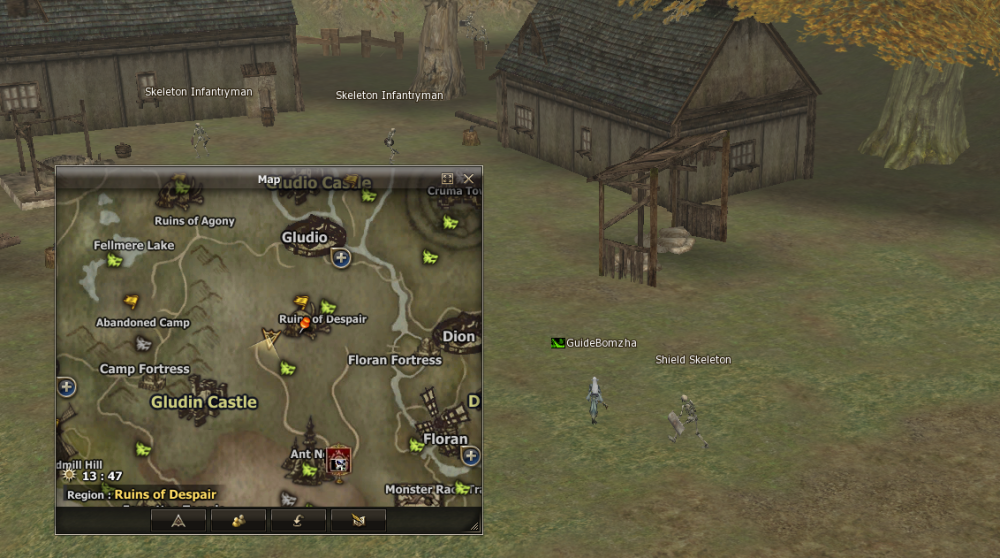Click the blue plus marker beside Gludio
Image resolution: width=1000 pixels, height=558 pixels.
coord(341,258)
